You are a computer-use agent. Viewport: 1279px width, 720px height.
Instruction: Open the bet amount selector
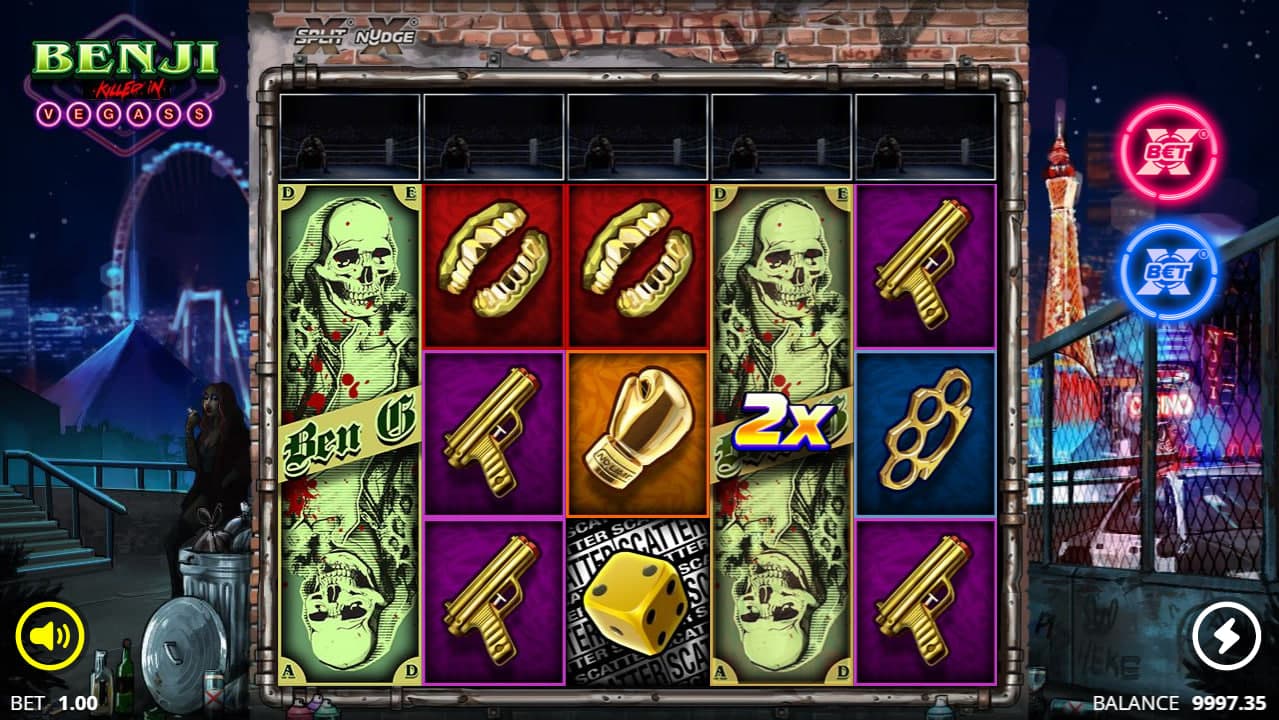pos(46,703)
